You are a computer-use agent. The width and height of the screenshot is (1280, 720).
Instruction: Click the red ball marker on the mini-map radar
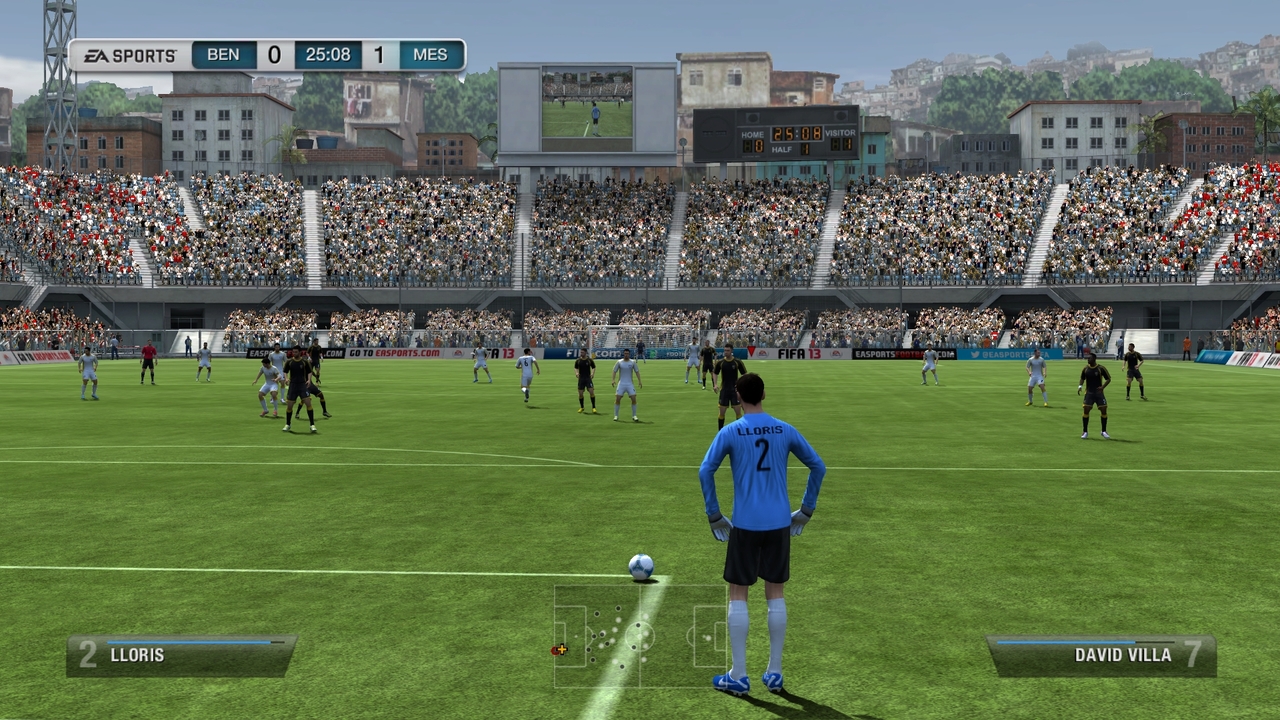555,649
